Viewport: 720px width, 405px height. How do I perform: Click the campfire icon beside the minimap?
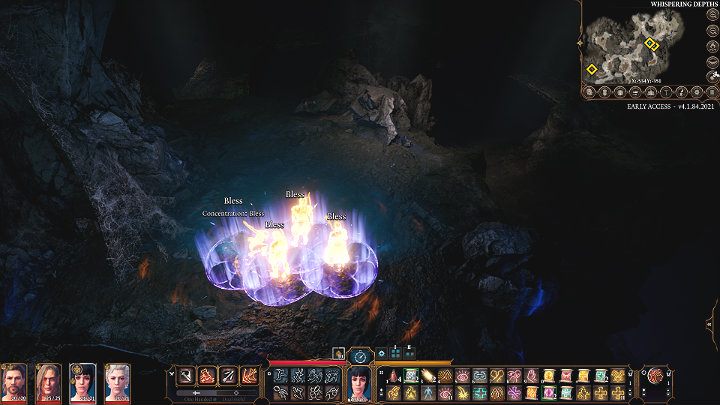point(711,46)
